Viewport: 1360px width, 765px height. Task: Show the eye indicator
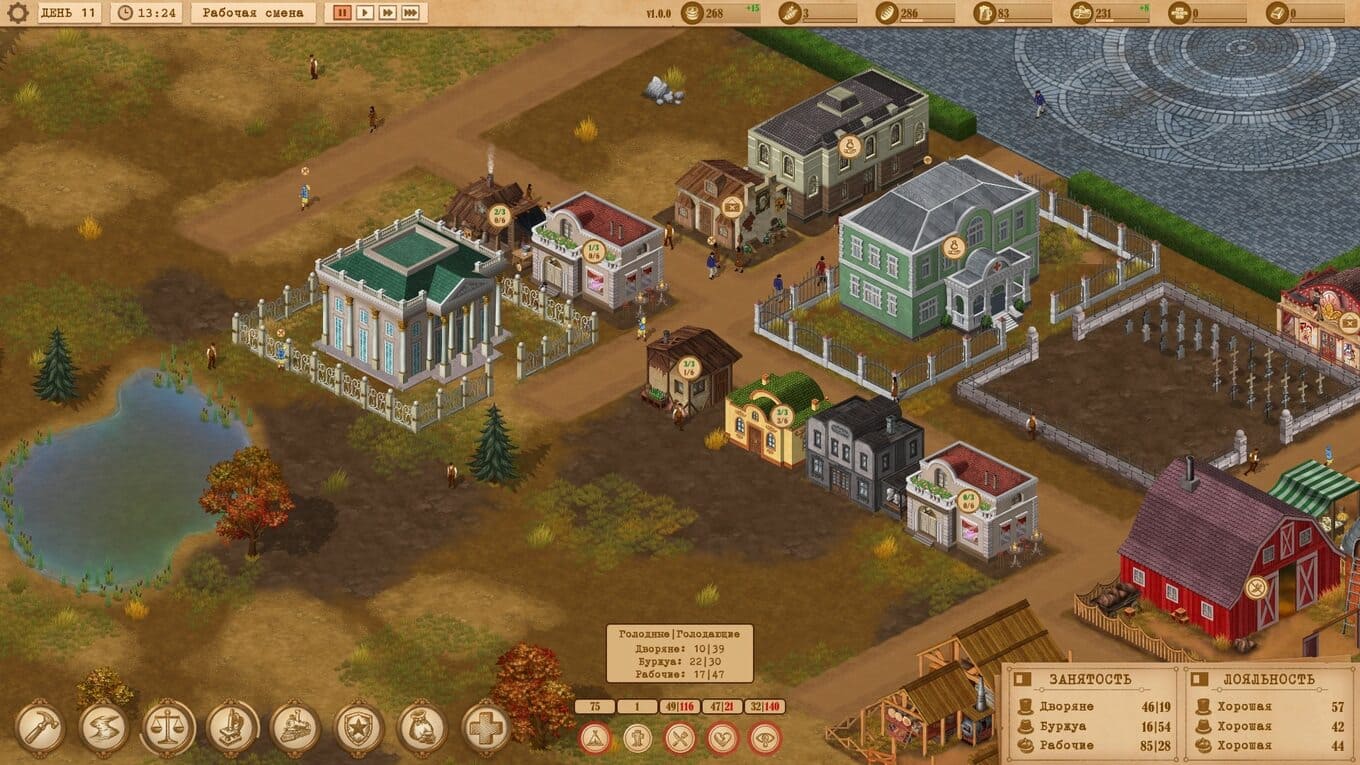click(766, 739)
